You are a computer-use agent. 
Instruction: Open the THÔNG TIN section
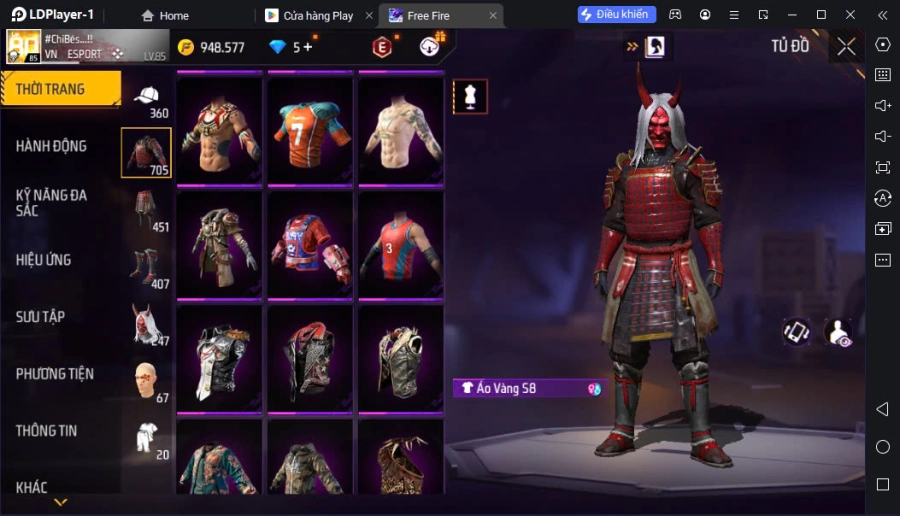[47, 431]
